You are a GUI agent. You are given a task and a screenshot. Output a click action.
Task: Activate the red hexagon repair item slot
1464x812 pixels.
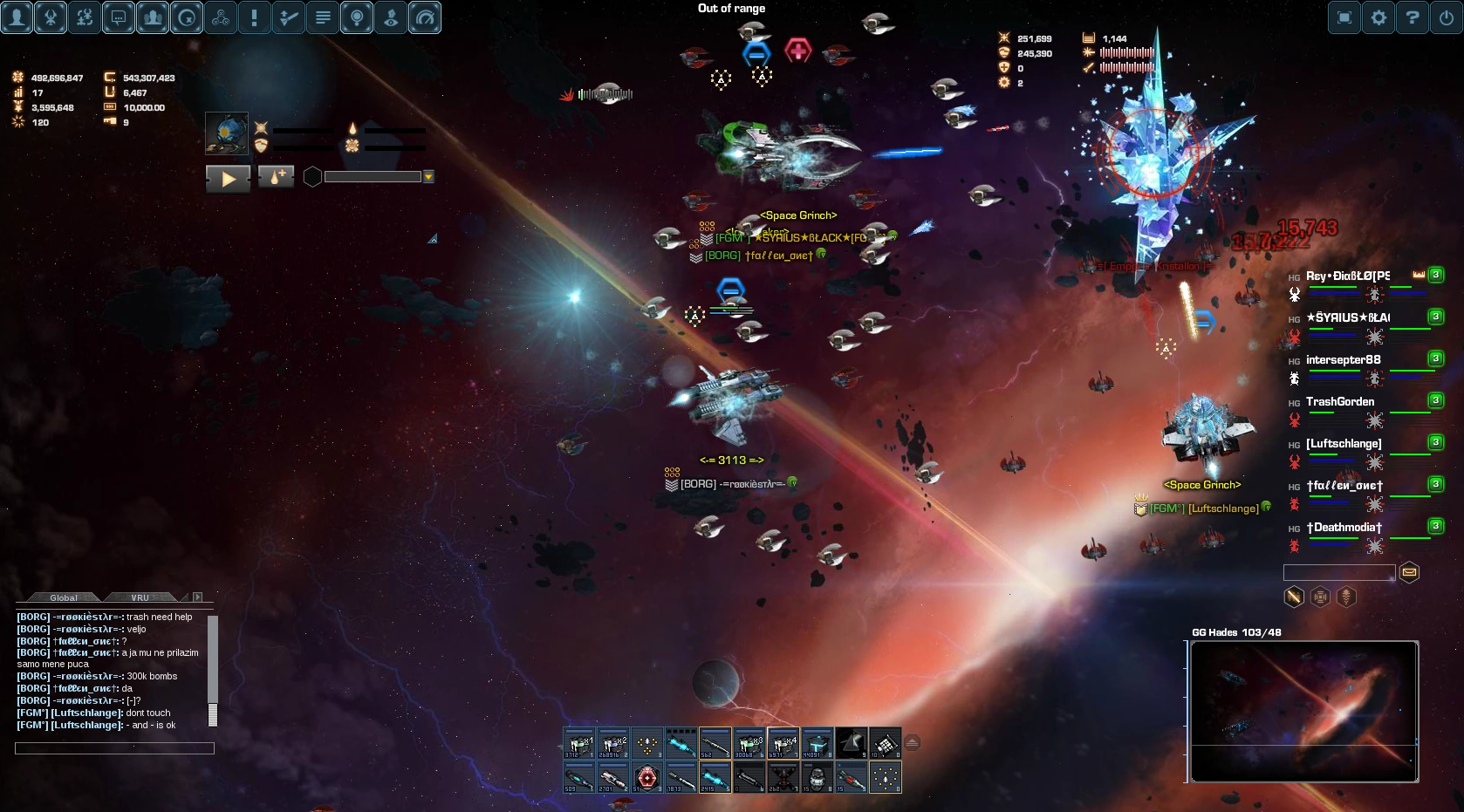[x=646, y=776]
